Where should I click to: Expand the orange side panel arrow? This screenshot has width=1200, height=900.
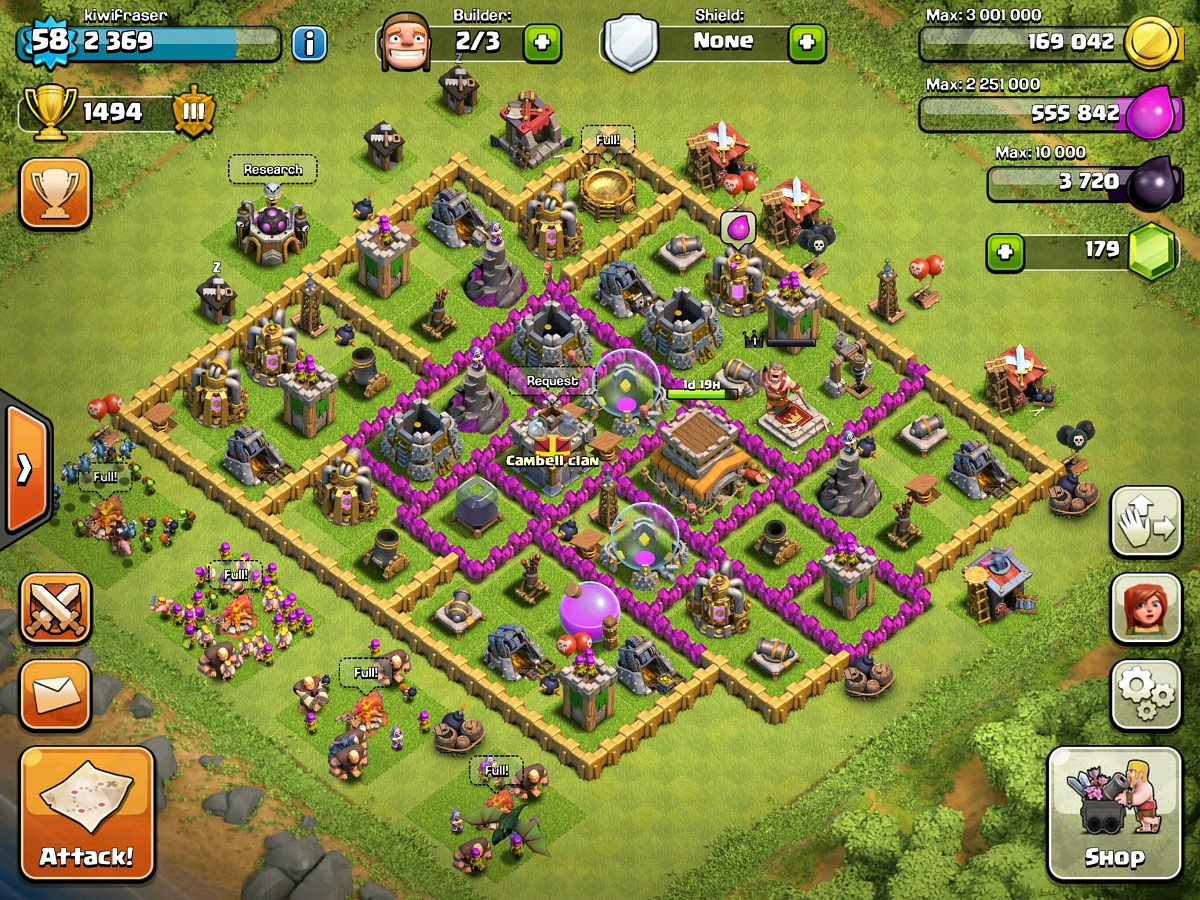pos(24,468)
